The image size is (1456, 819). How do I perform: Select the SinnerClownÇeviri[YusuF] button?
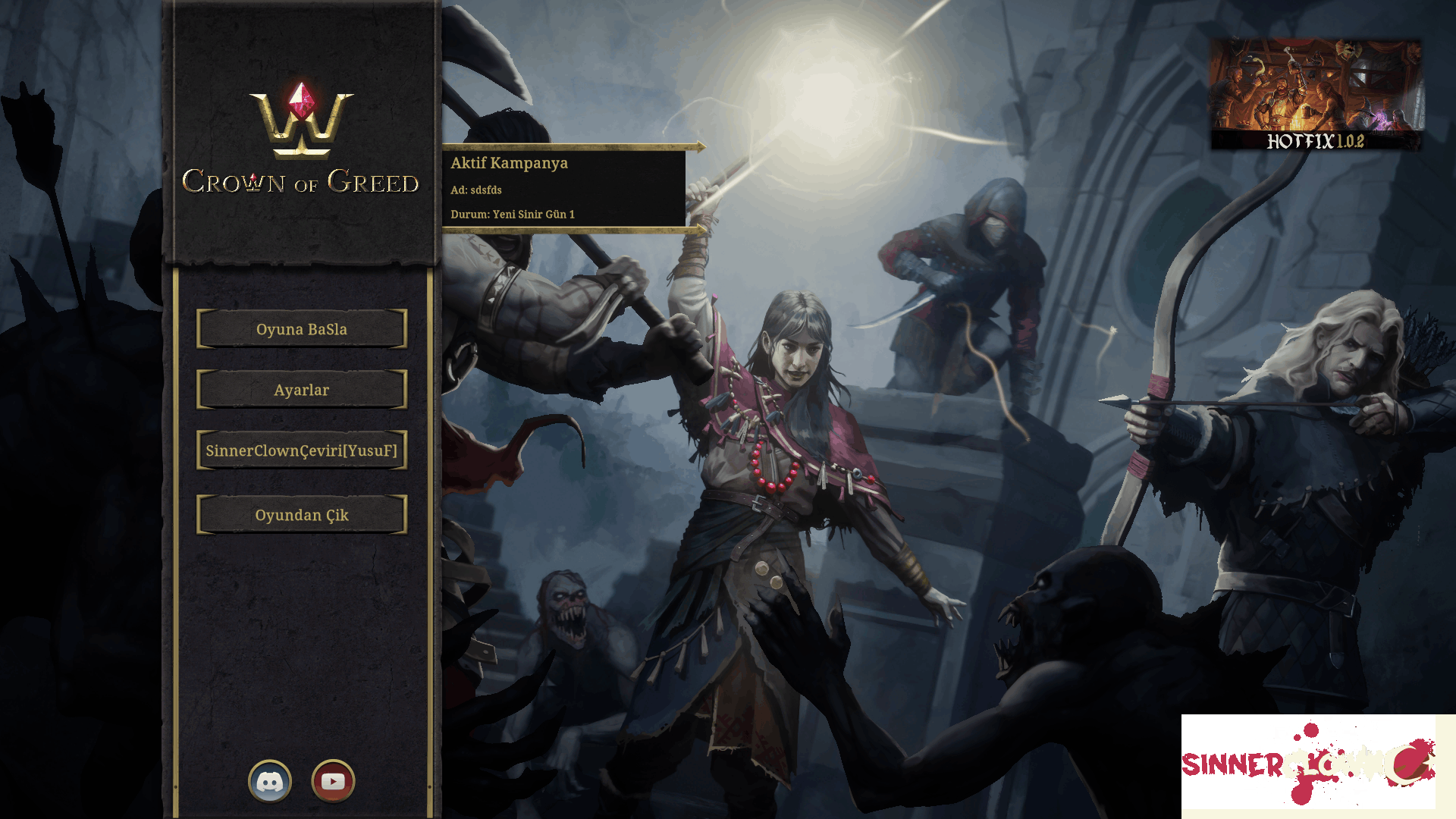(302, 450)
